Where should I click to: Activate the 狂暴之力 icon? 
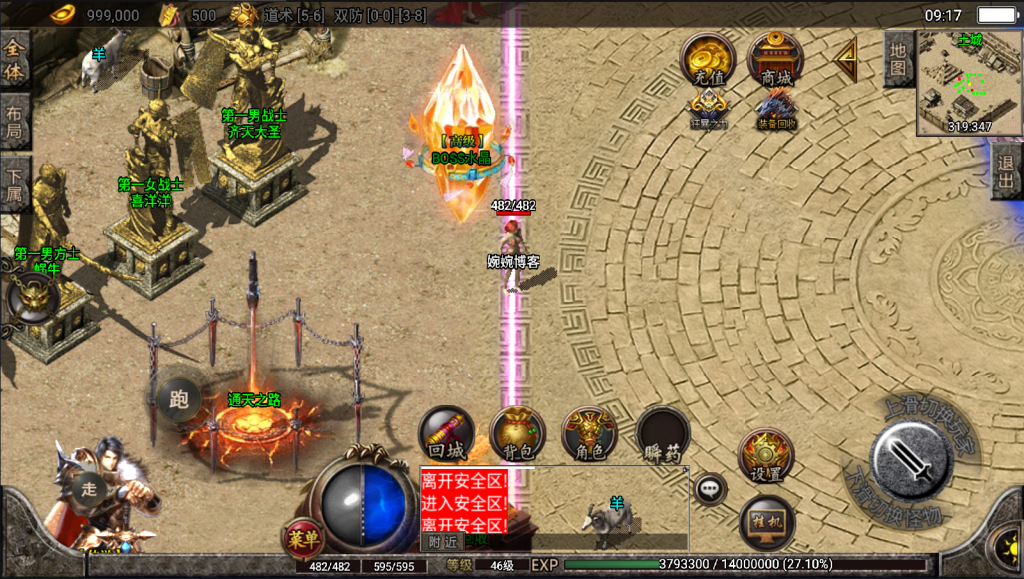[708, 108]
